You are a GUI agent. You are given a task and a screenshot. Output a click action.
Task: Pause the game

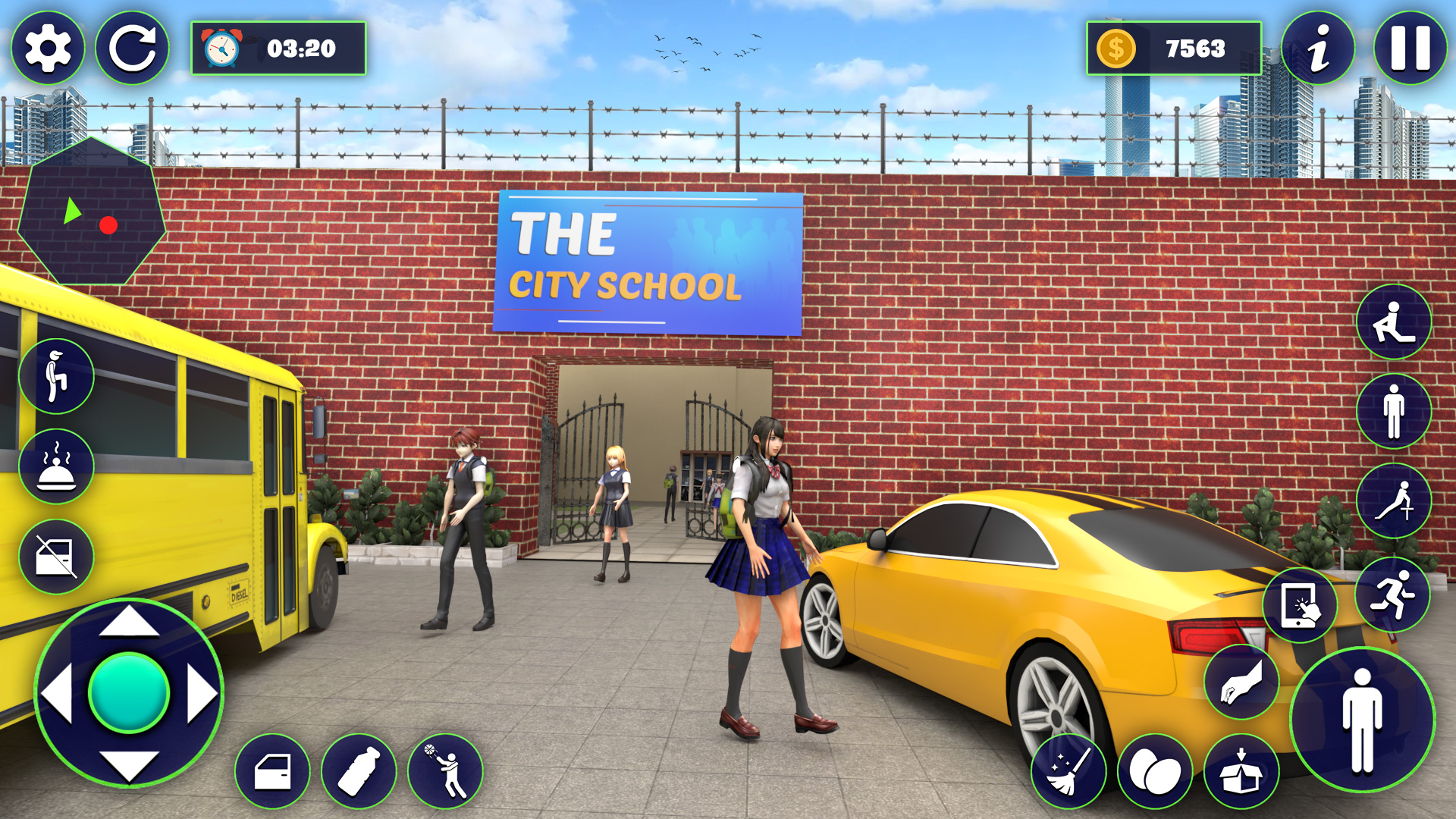tap(1410, 49)
